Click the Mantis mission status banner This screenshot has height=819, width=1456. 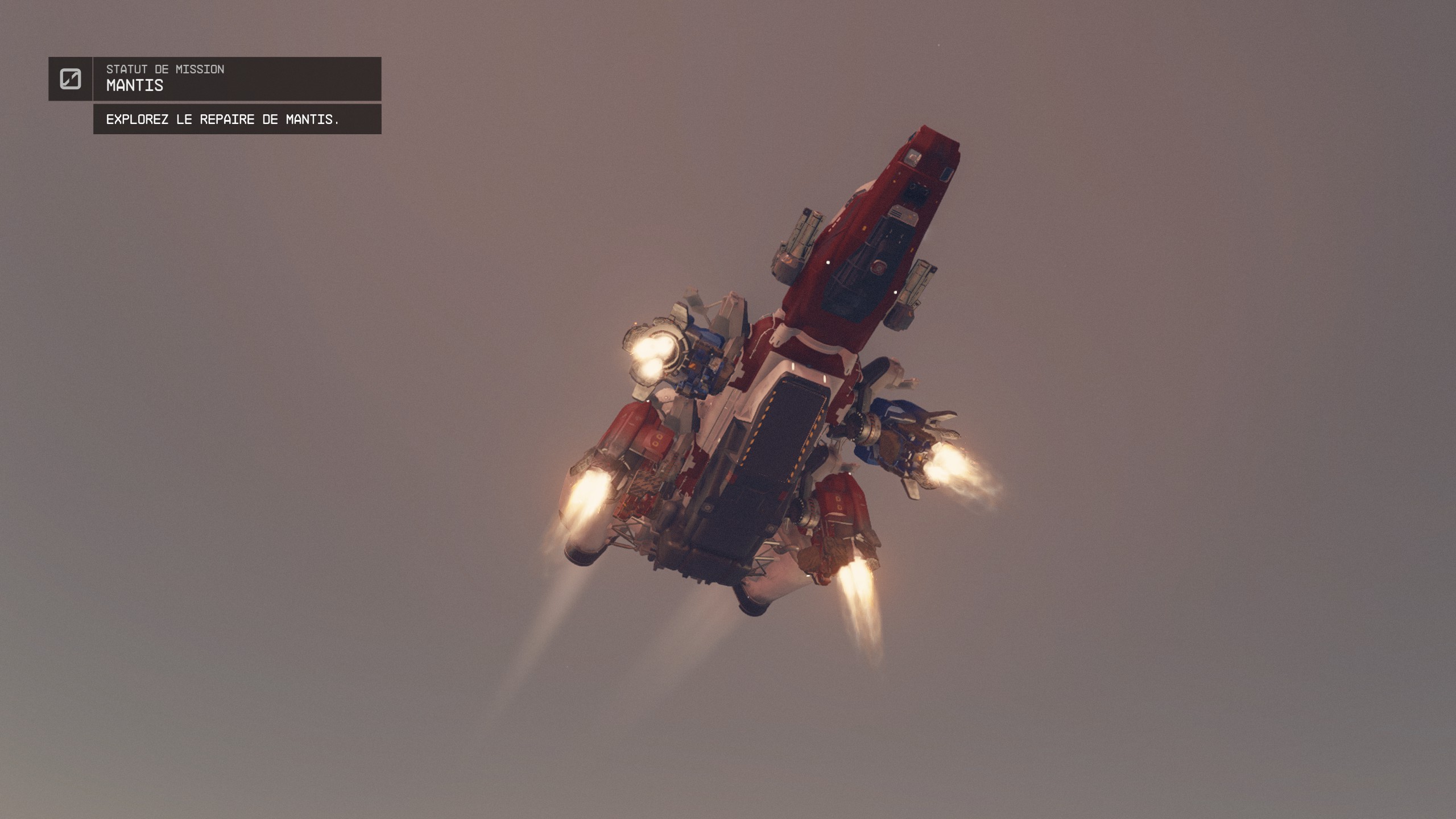[237, 78]
